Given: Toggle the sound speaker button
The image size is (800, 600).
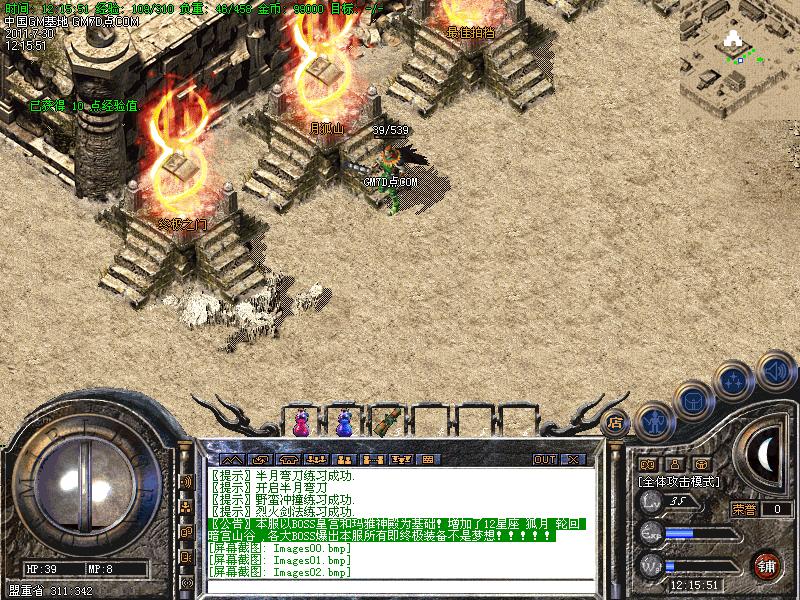Looking at the screenshot, I should tap(775, 371).
